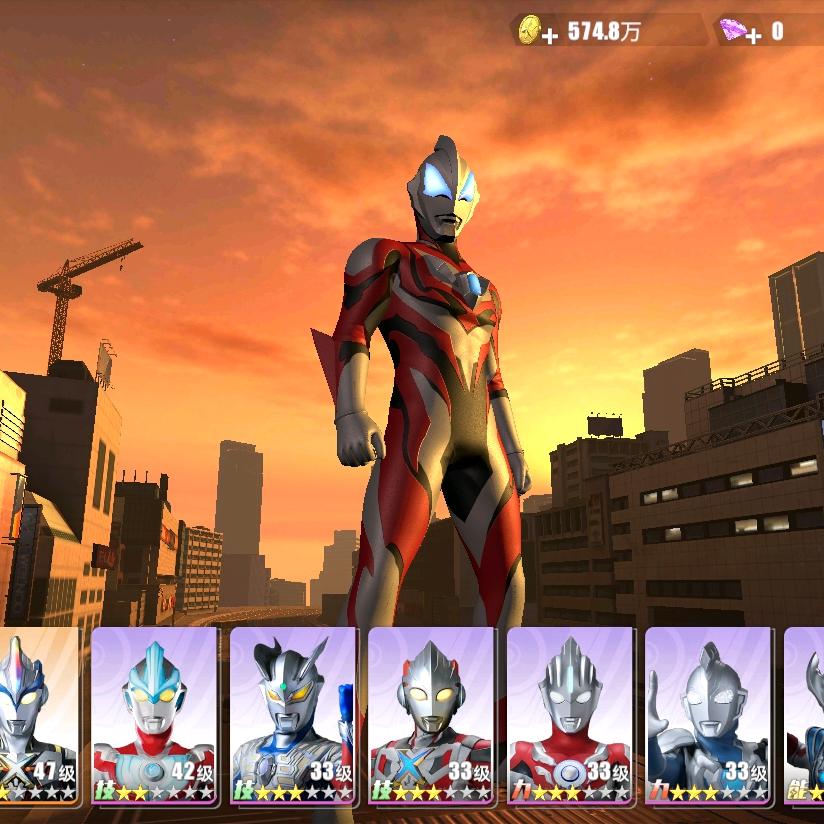Pick the level 33 dark-horned hero with orange eyes

pyautogui.click(x=293, y=715)
